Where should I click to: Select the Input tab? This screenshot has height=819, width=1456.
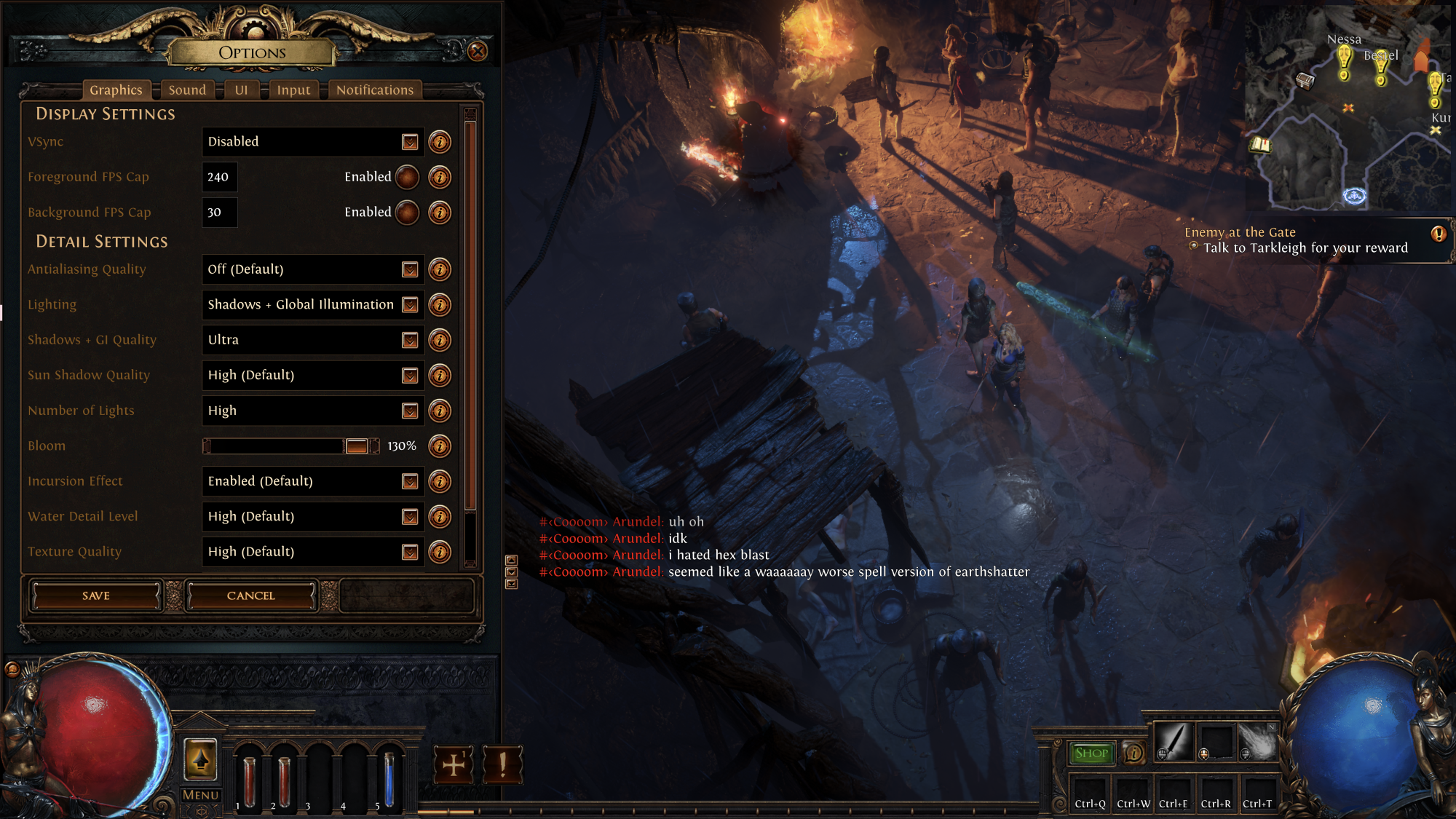[x=293, y=90]
